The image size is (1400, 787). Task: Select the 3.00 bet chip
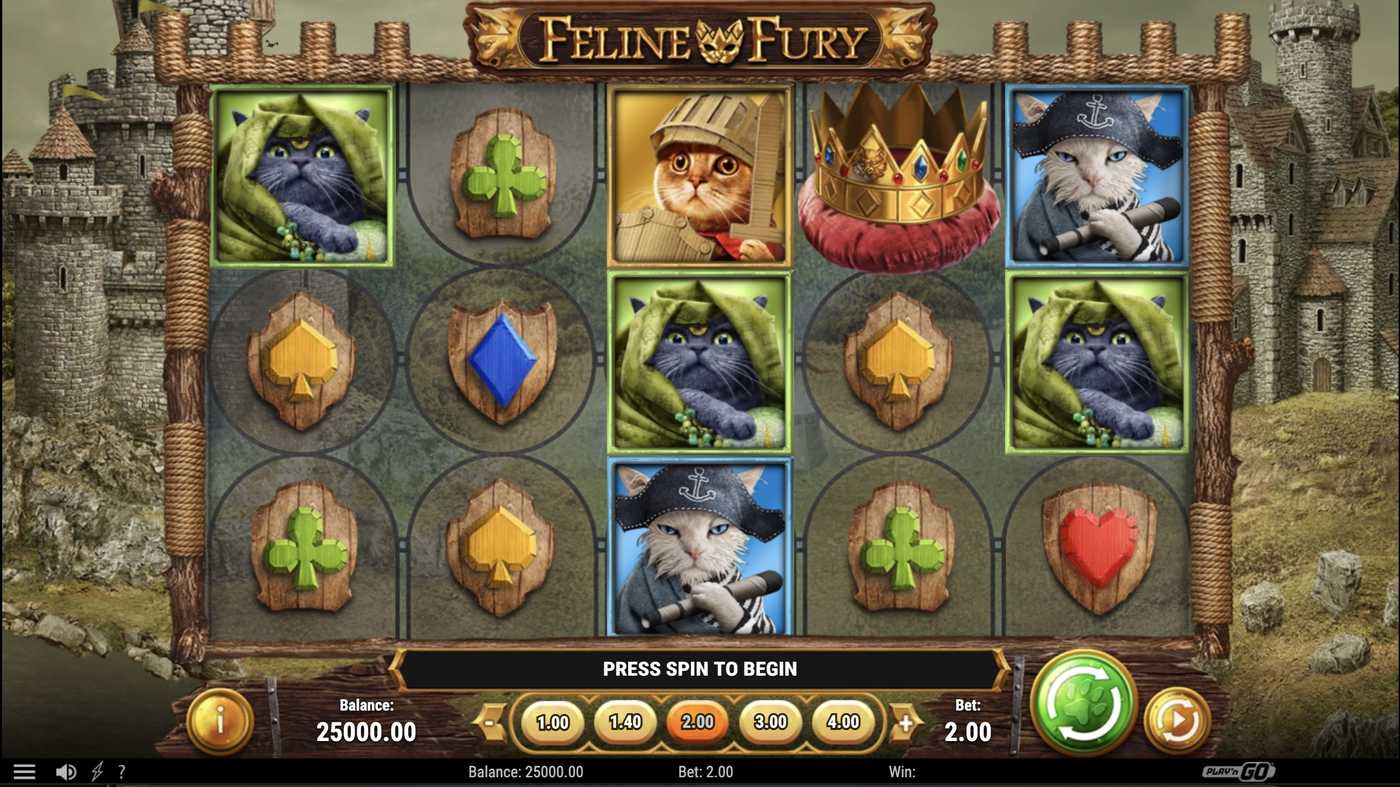coord(770,721)
